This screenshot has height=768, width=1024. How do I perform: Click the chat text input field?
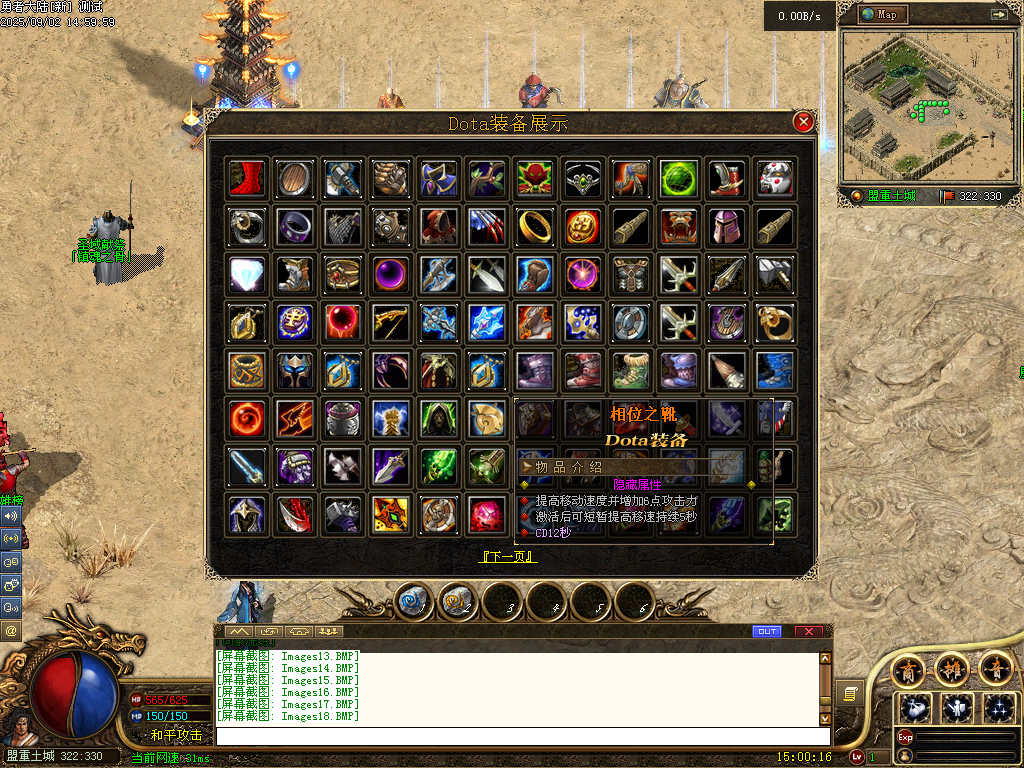click(x=520, y=736)
